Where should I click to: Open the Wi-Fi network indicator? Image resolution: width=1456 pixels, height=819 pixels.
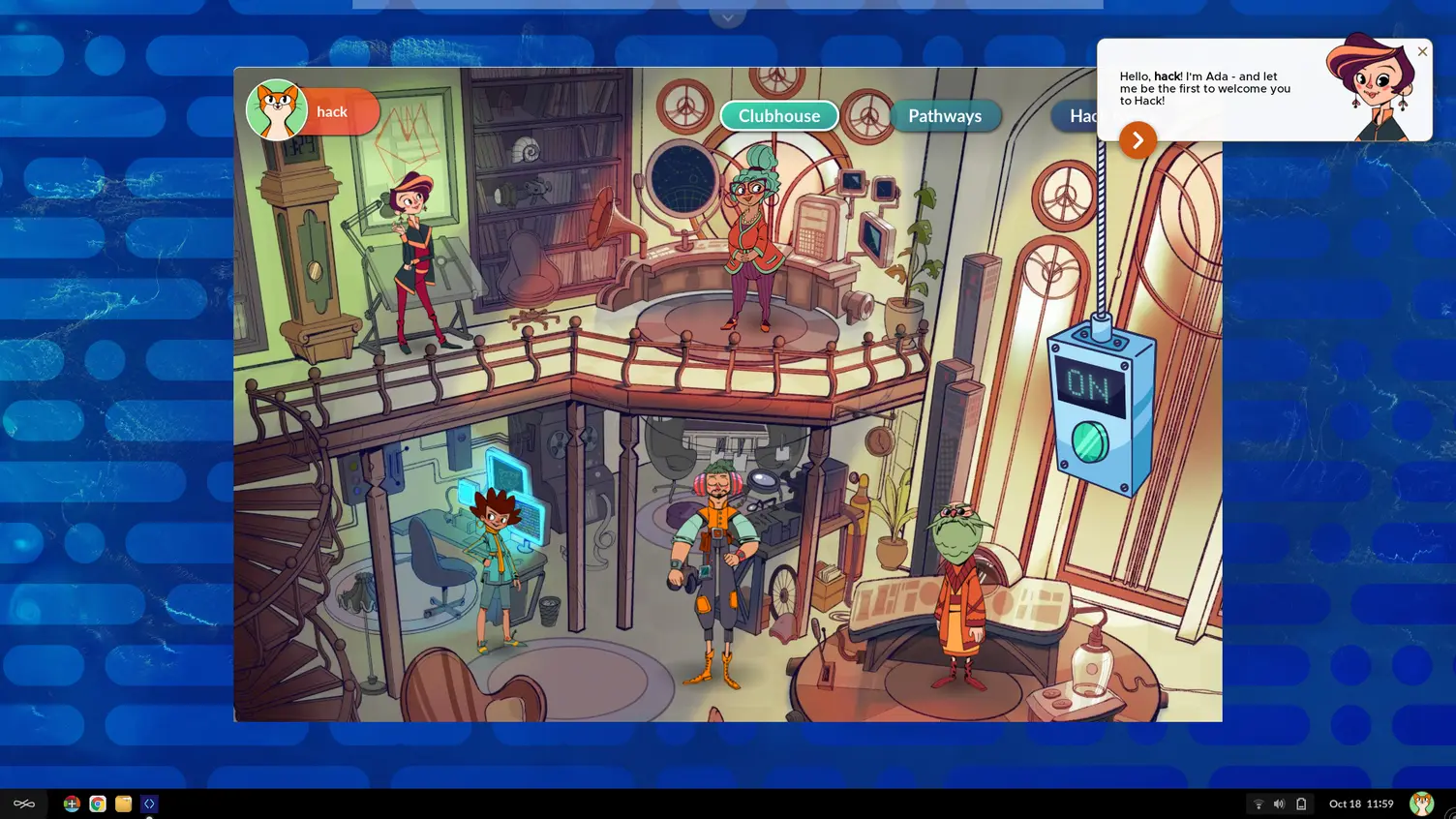1259,804
